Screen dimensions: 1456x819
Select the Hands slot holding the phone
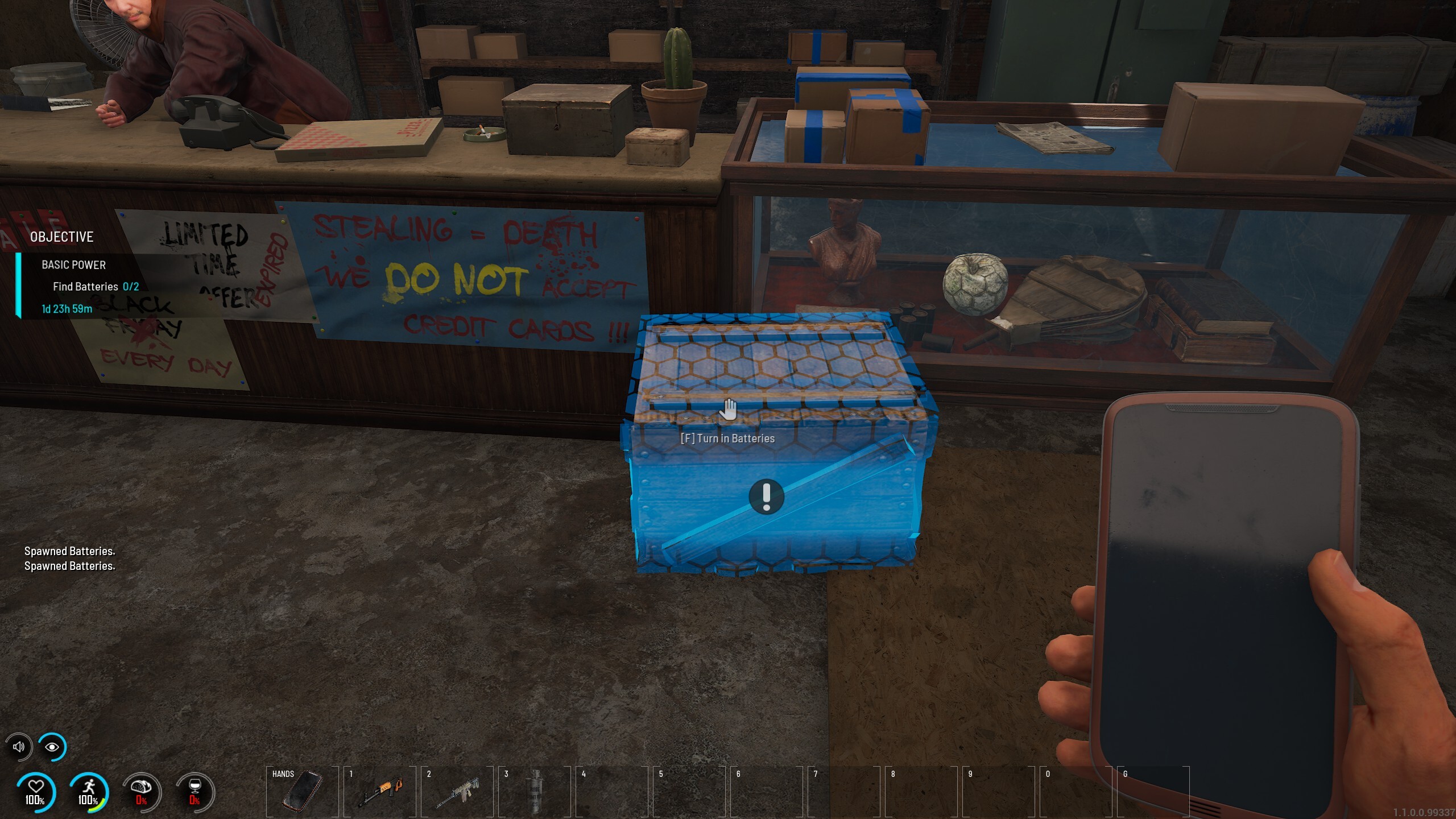click(302, 791)
